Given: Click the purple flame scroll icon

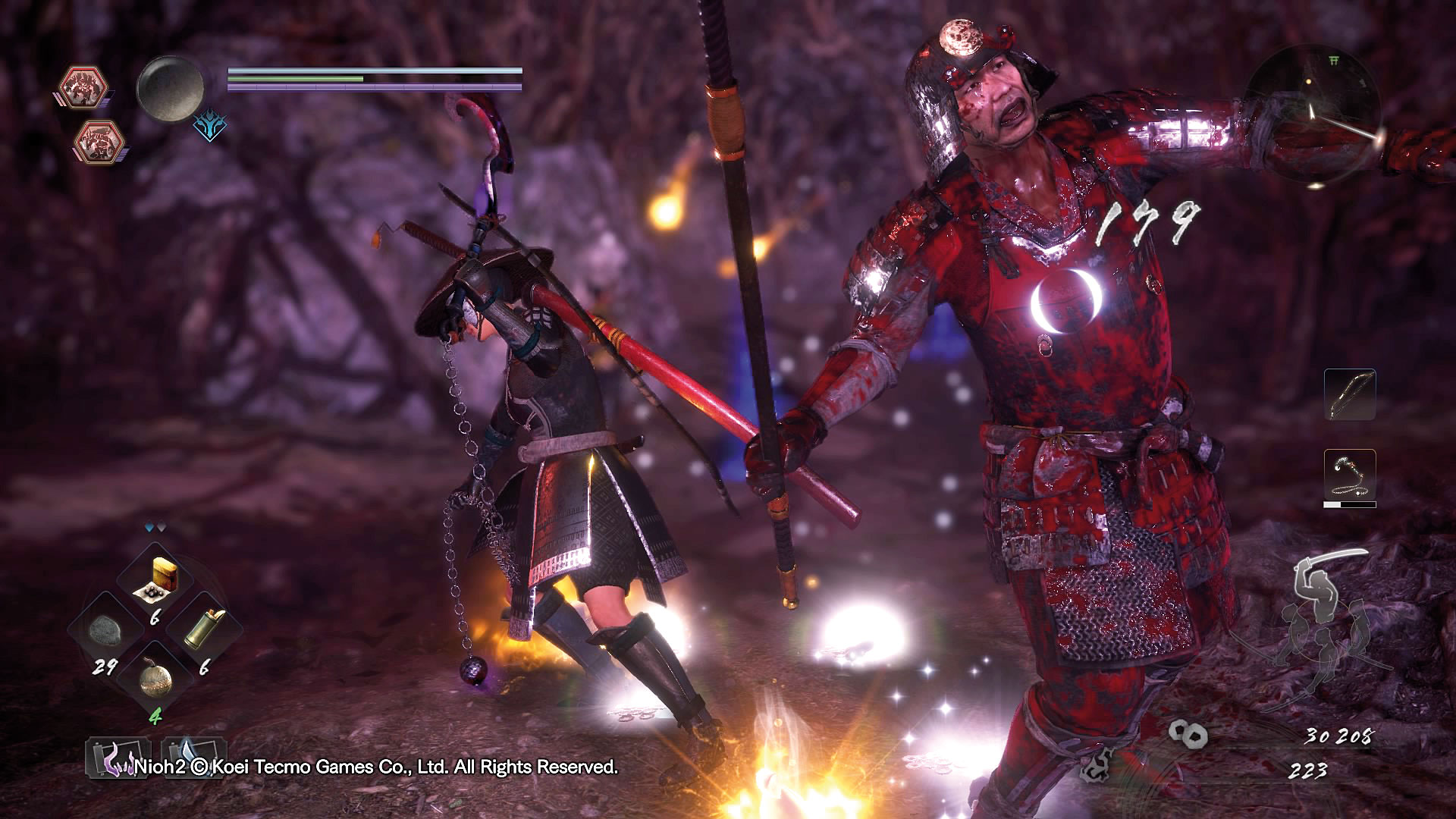Looking at the screenshot, I should click(x=115, y=758).
